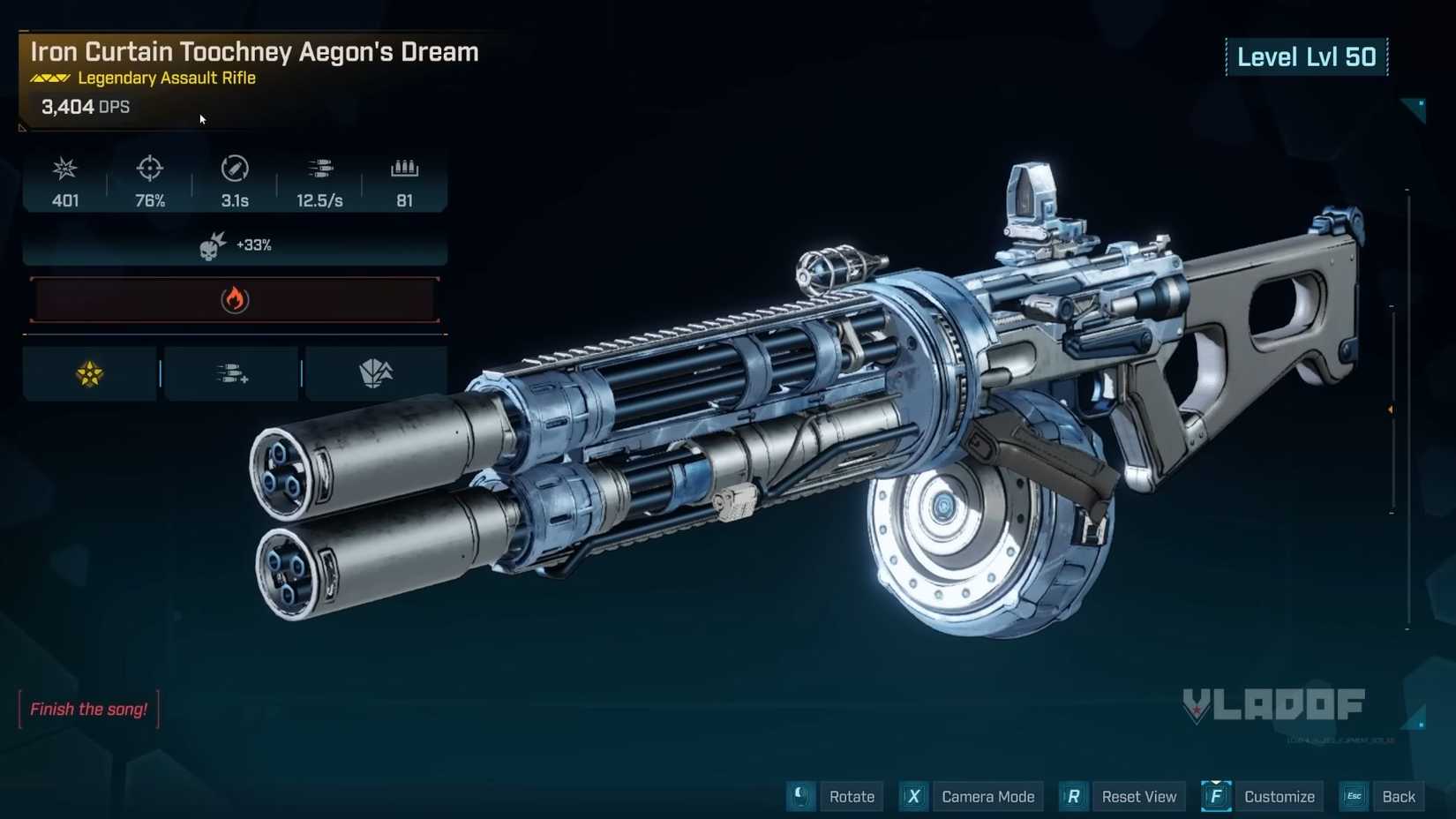Screen dimensions: 1456x819
Task: Click Reset View
Action: 1139,796
